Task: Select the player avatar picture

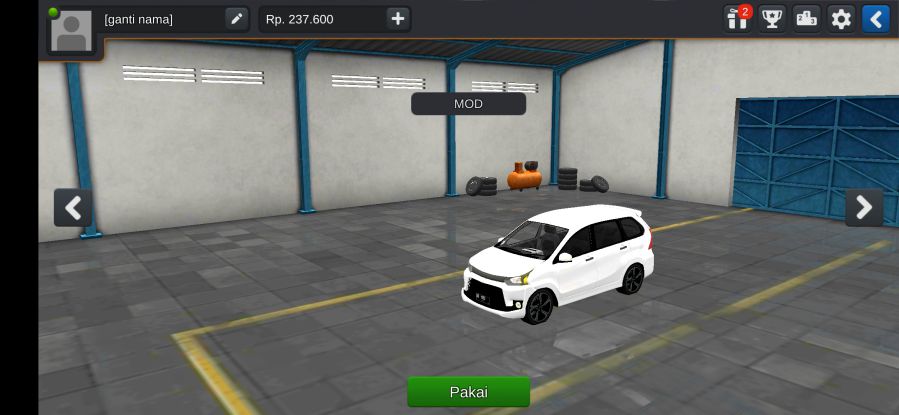Action: click(x=71, y=31)
